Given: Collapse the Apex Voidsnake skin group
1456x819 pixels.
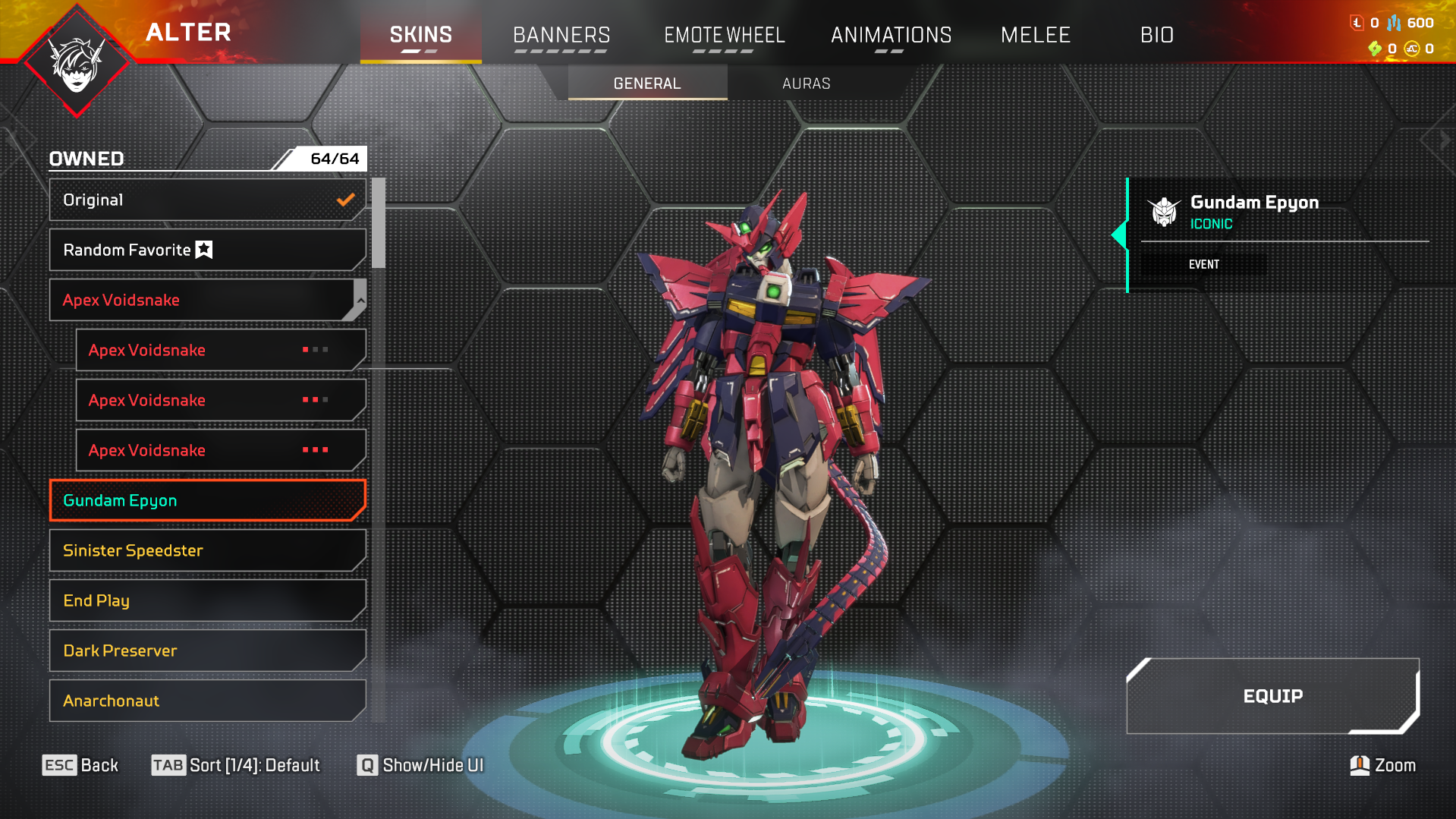Looking at the screenshot, I should tap(360, 300).
